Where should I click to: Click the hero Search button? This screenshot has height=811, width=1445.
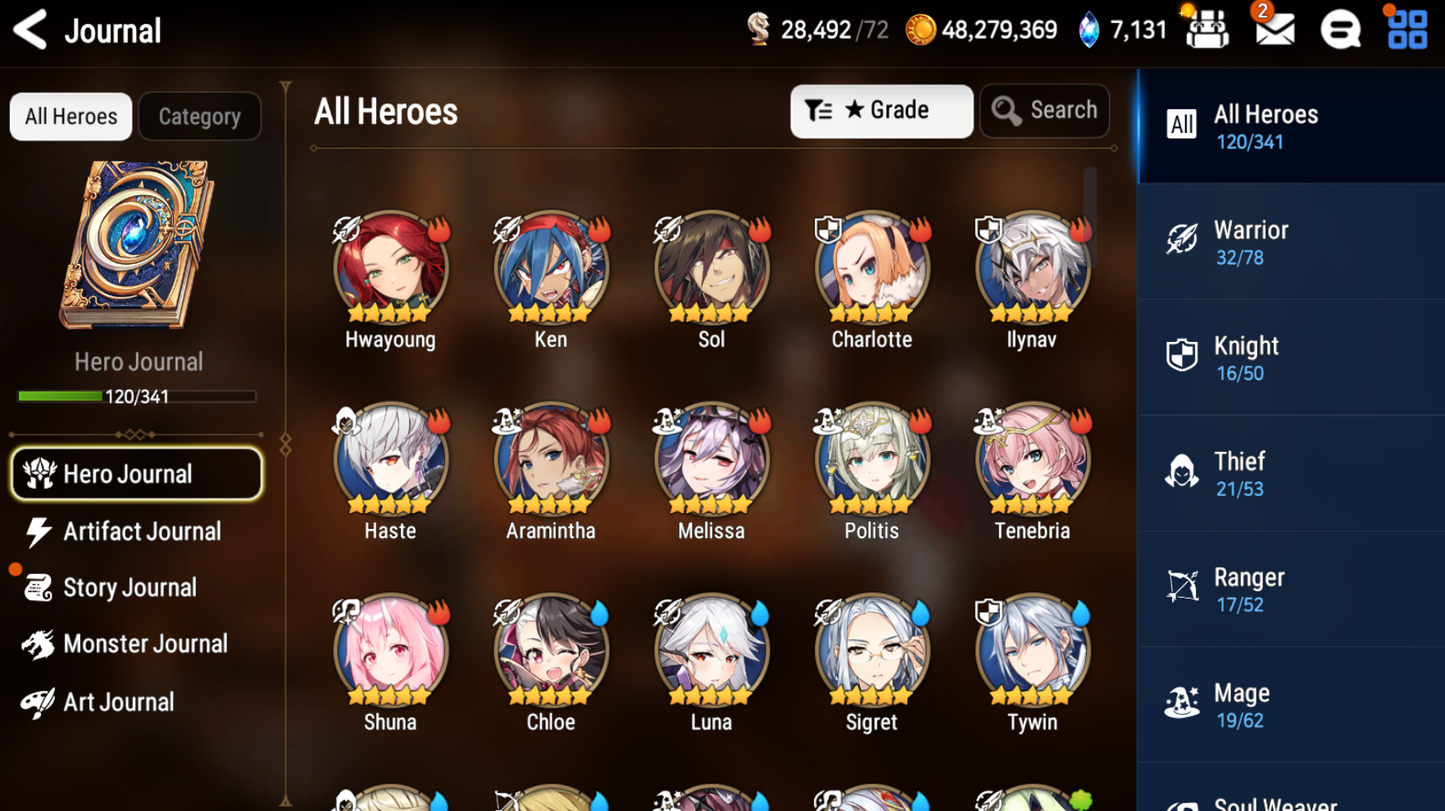click(x=1044, y=111)
